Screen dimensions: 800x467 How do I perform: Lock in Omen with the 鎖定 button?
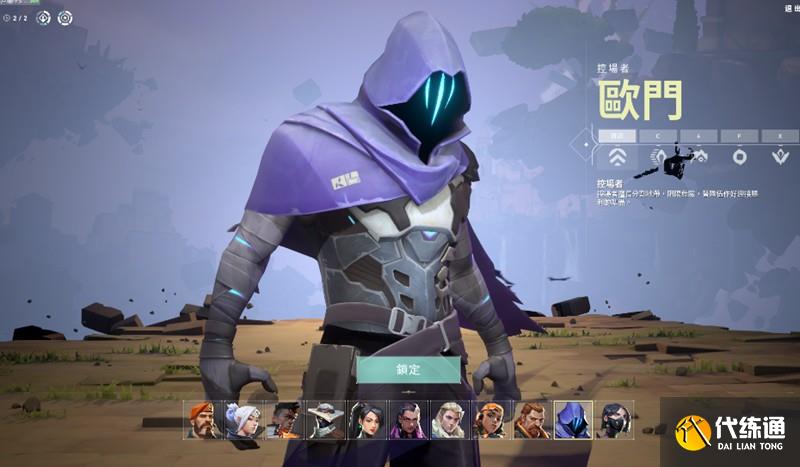408,369
